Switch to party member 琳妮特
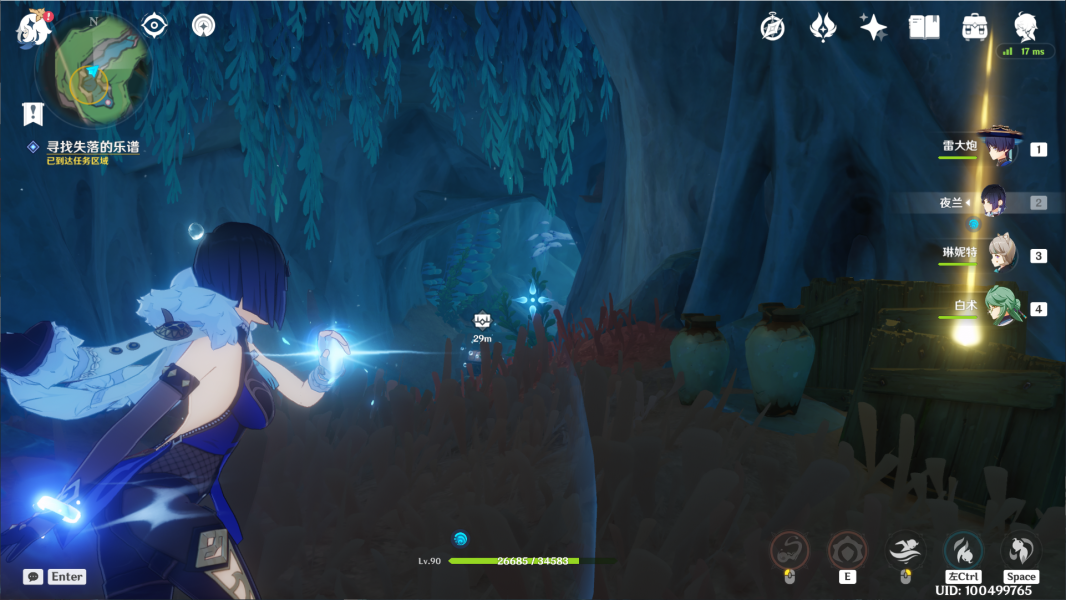Image resolution: width=1066 pixels, height=600 pixels. coord(1001,255)
